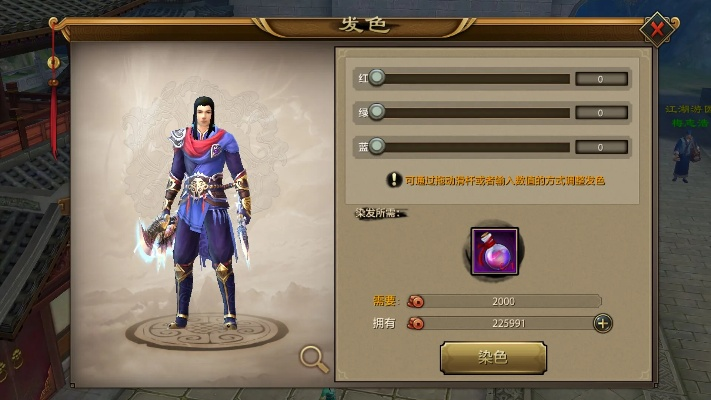Click the green (绿) slider handle
The image size is (711, 400).
[376, 112]
